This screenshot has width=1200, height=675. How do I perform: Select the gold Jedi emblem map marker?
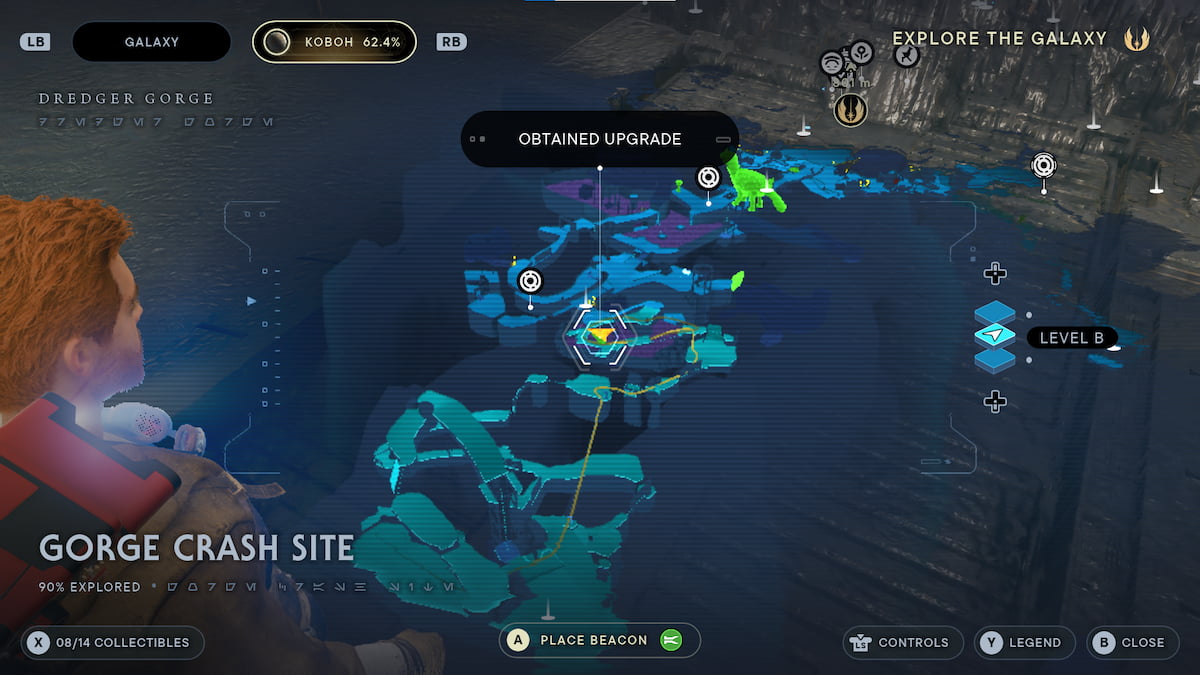(x=851, y=110)
